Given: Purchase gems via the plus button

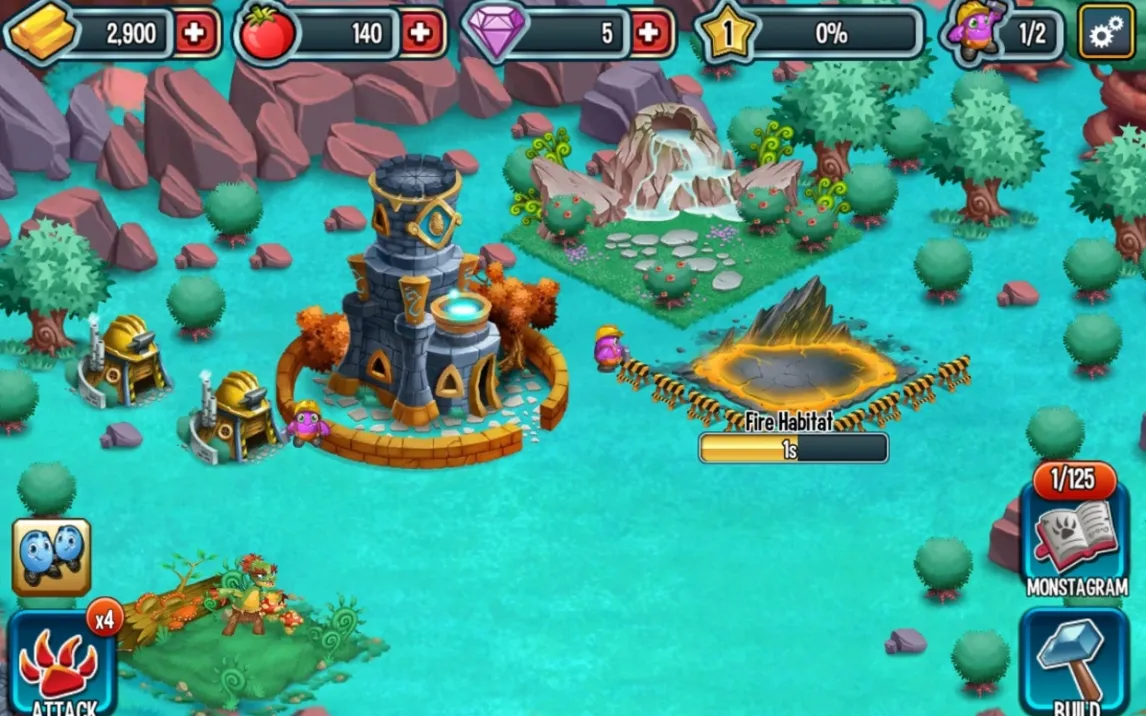Looking at the screenshot, I should [x=648, y=34].
